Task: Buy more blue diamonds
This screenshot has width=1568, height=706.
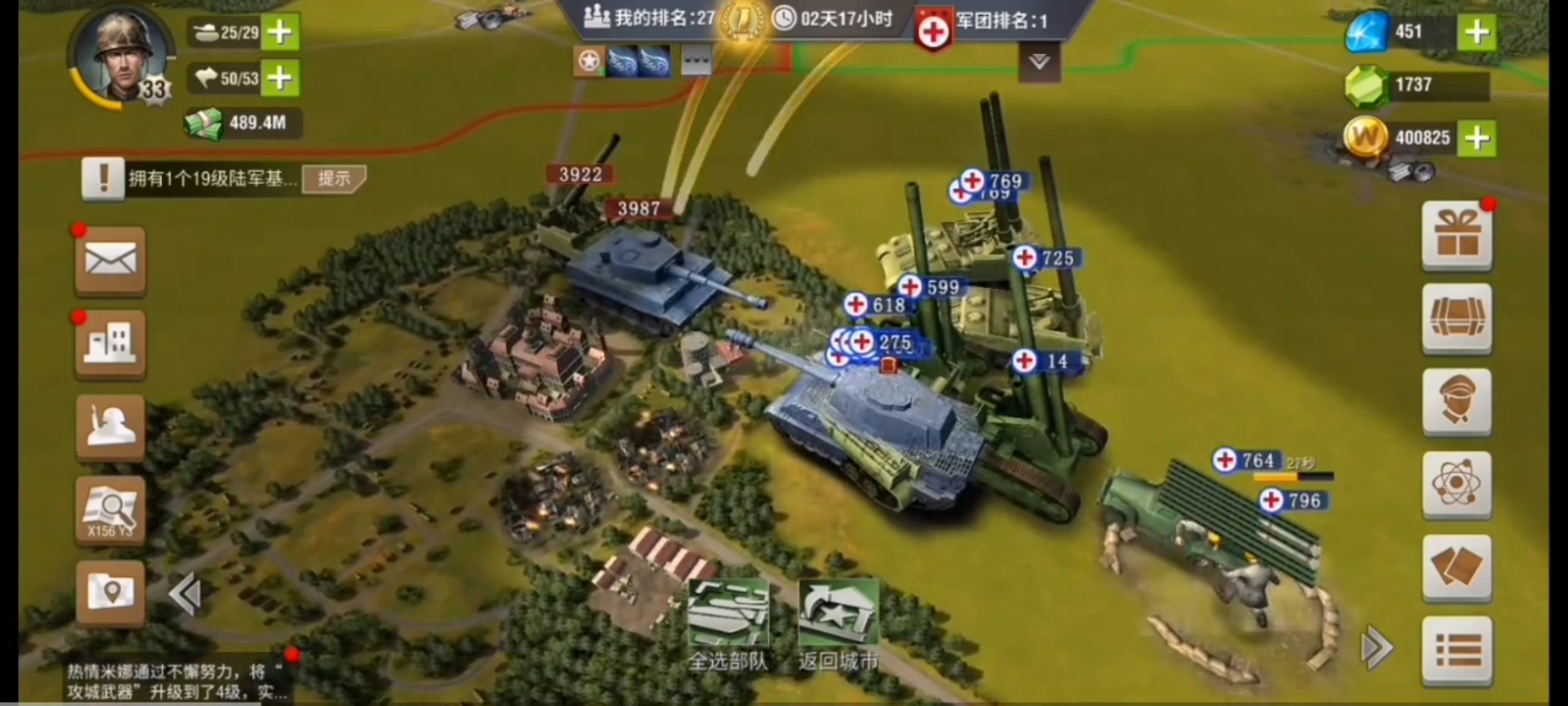Action: (1477, 32)
